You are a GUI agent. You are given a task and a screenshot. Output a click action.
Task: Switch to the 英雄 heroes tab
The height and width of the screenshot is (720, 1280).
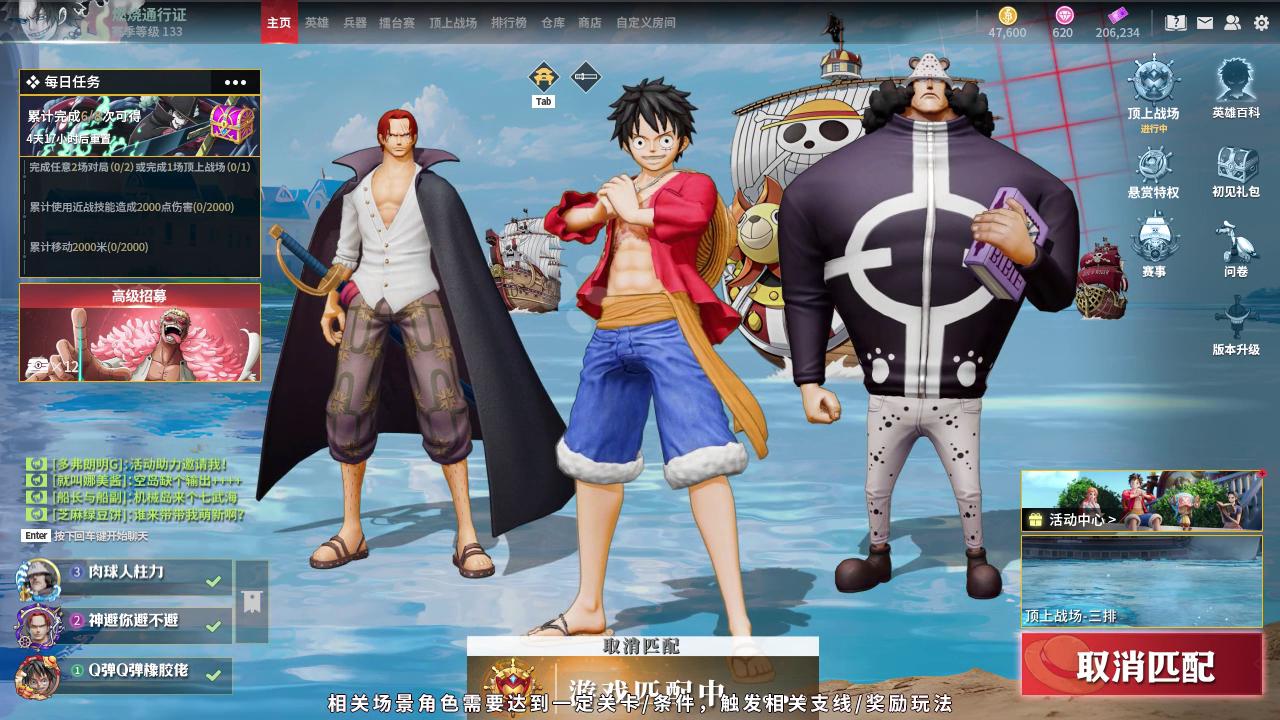316,22
